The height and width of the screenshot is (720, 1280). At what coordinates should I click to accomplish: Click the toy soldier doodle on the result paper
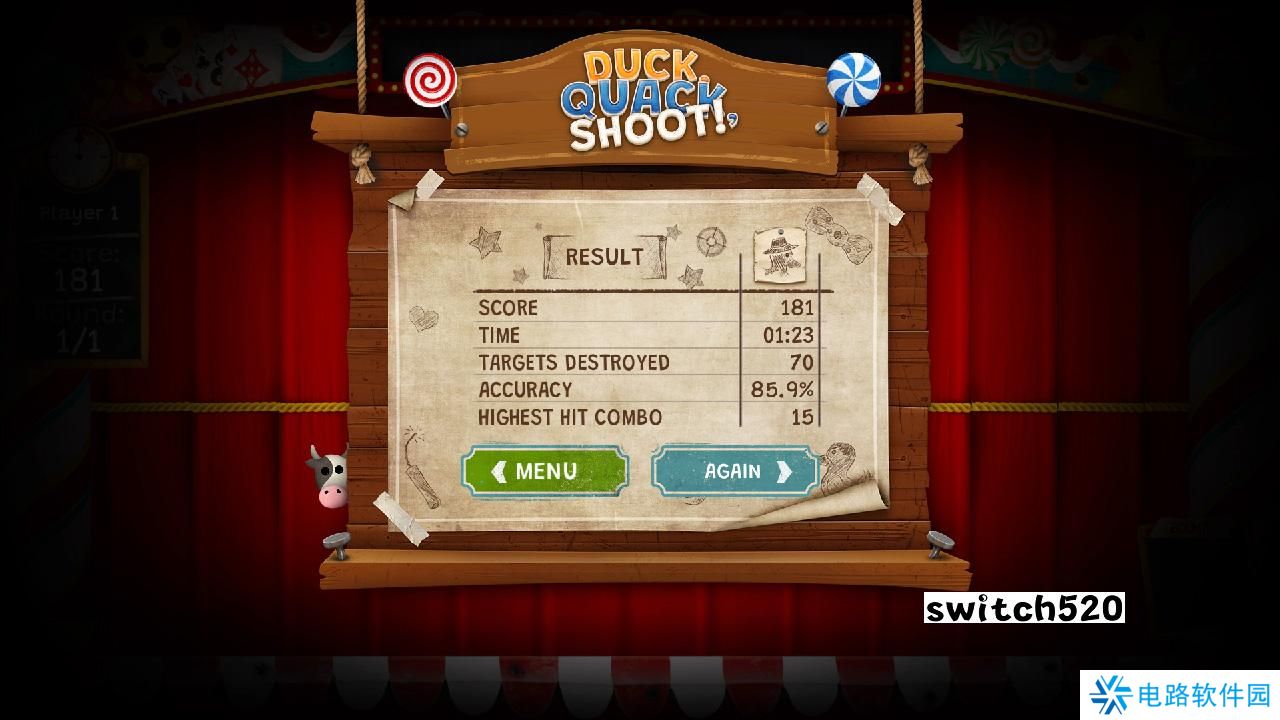(x=780, y=255)
